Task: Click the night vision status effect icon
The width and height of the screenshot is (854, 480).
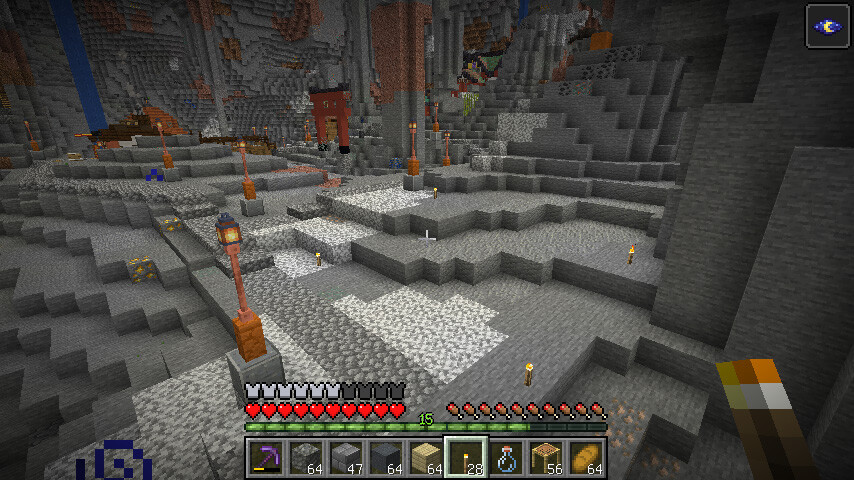Action: (x=827, y=26)
